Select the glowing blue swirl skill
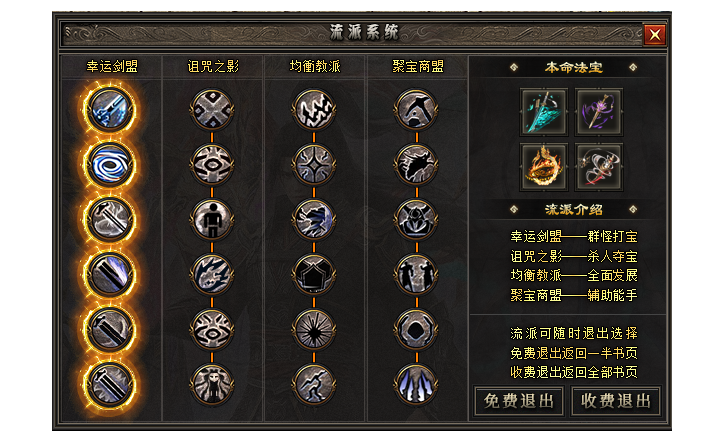Image resolution: width=725 pixels, height=442 pixels. pyautogui.click(x=106, y=162)
